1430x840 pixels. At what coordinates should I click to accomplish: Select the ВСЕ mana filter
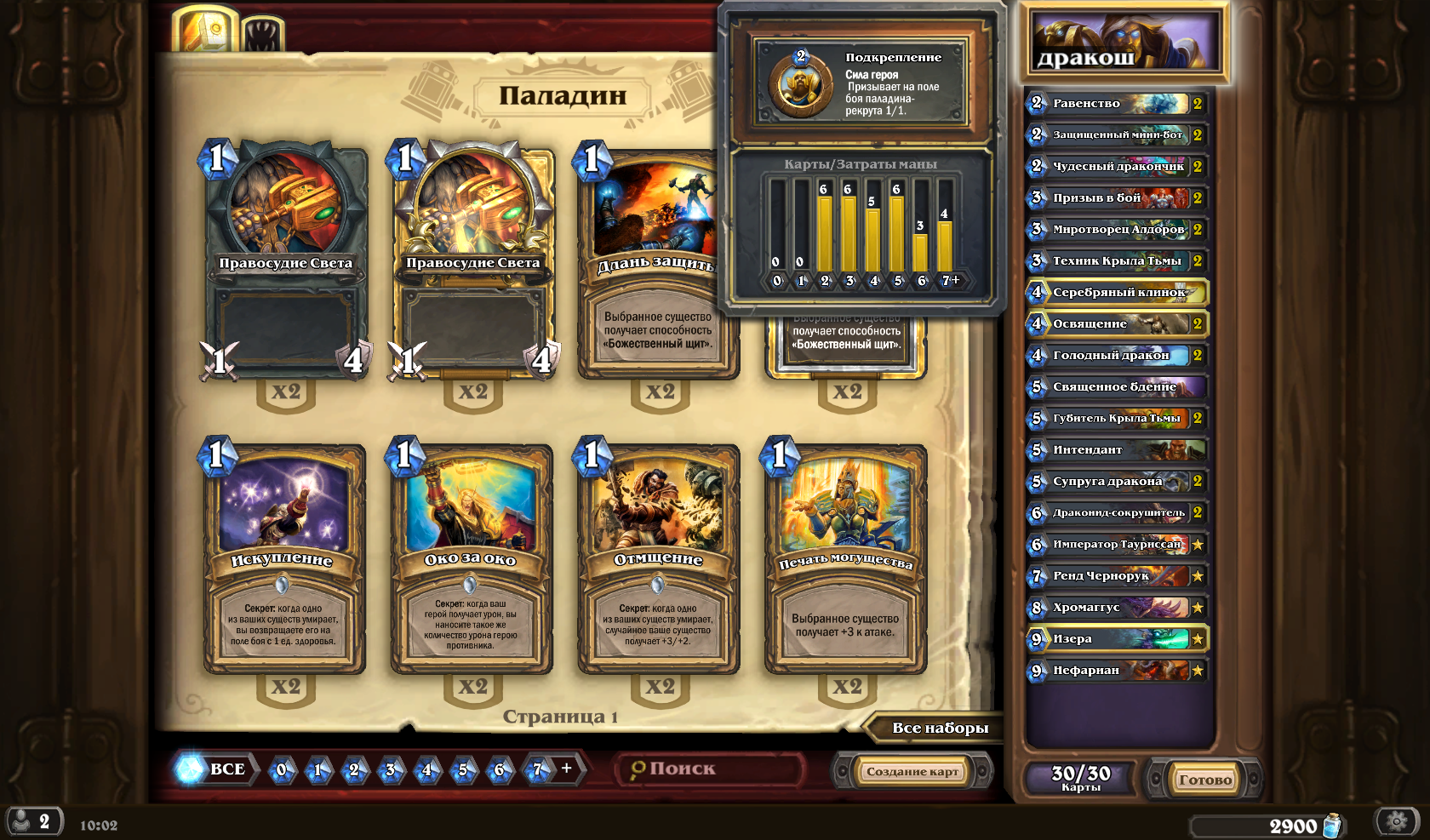[215, 769]
